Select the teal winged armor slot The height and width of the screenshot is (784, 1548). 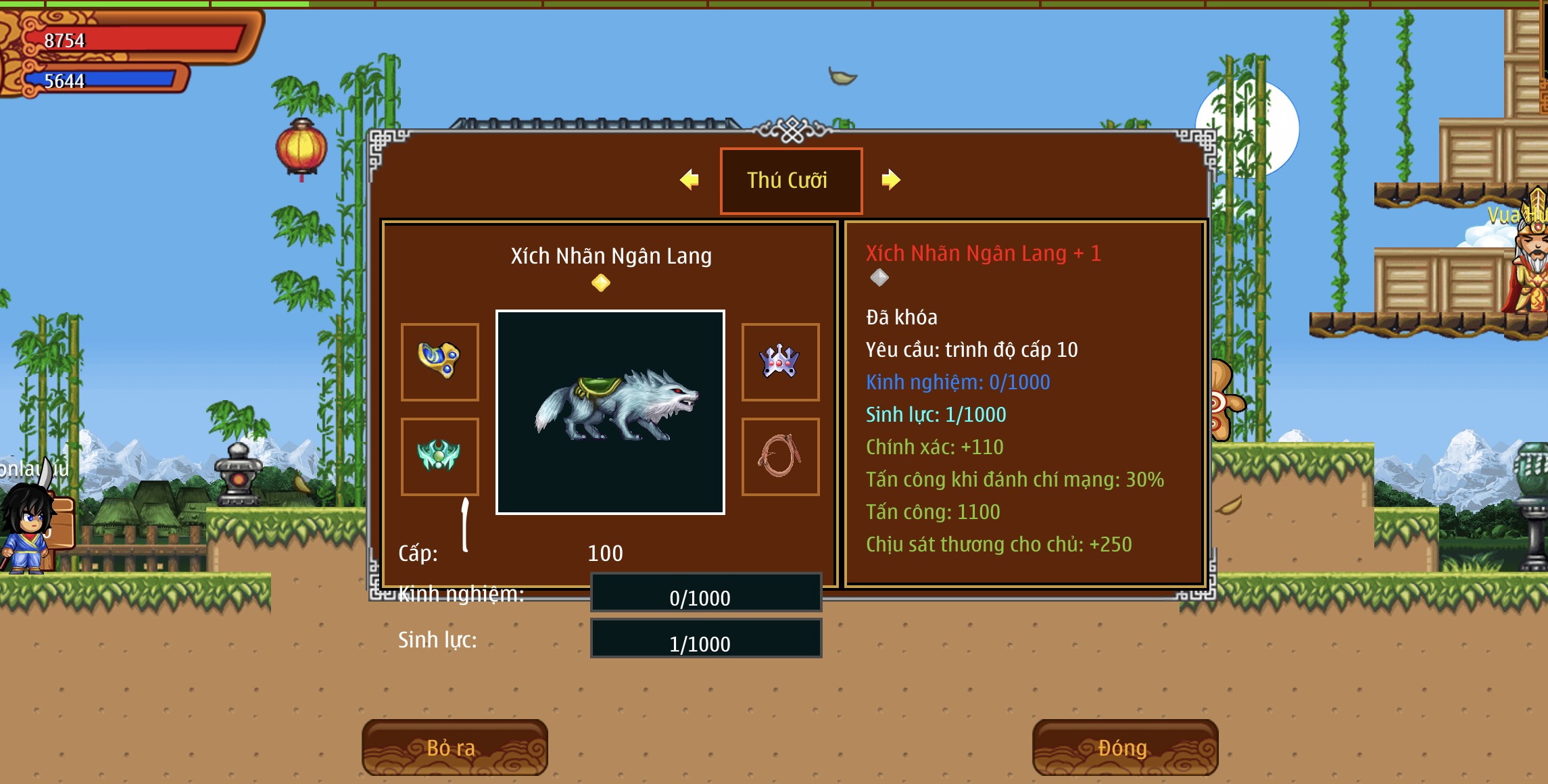(440, 456)
